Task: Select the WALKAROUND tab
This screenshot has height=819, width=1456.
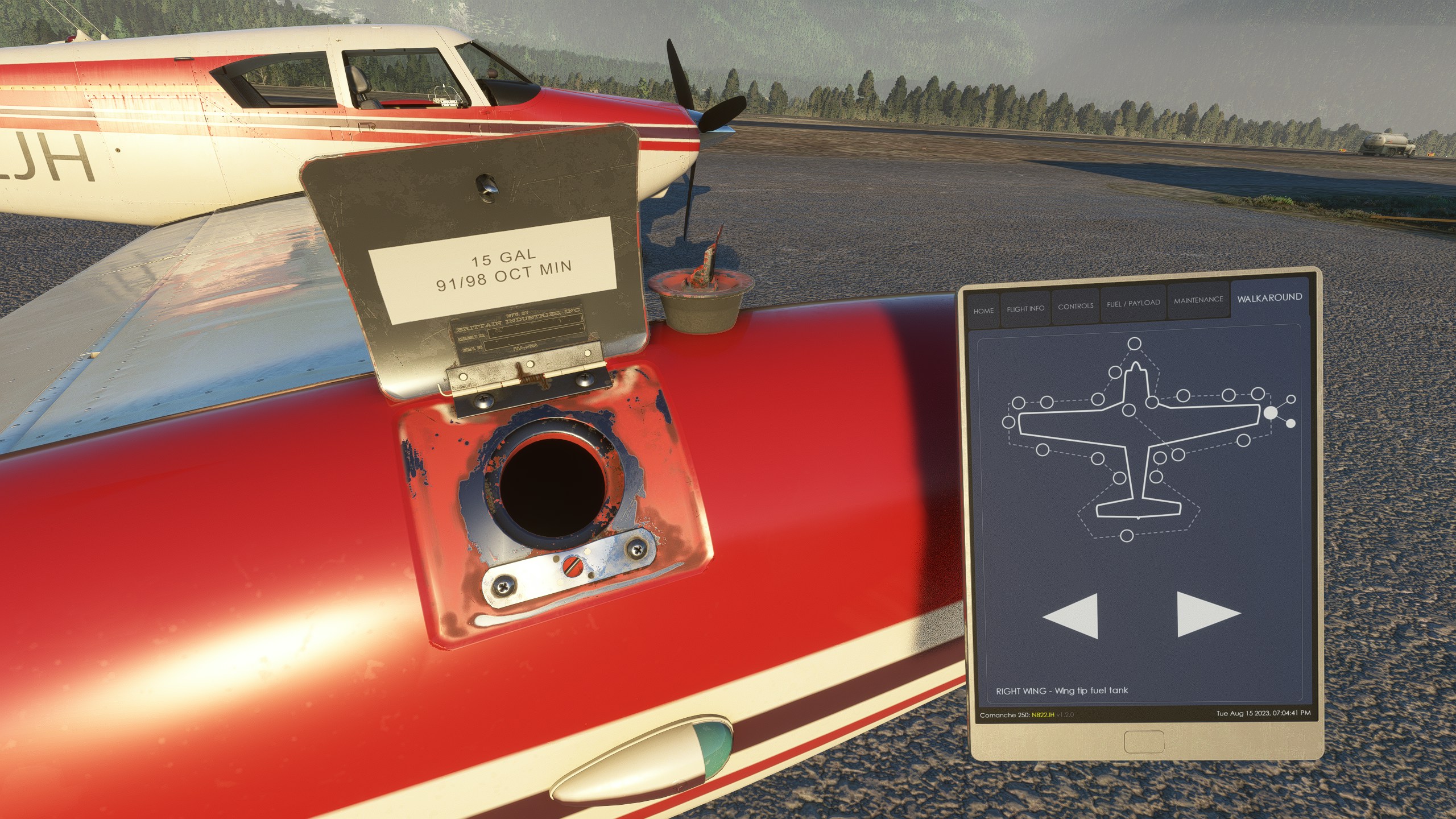Action: coord(1269,297)
